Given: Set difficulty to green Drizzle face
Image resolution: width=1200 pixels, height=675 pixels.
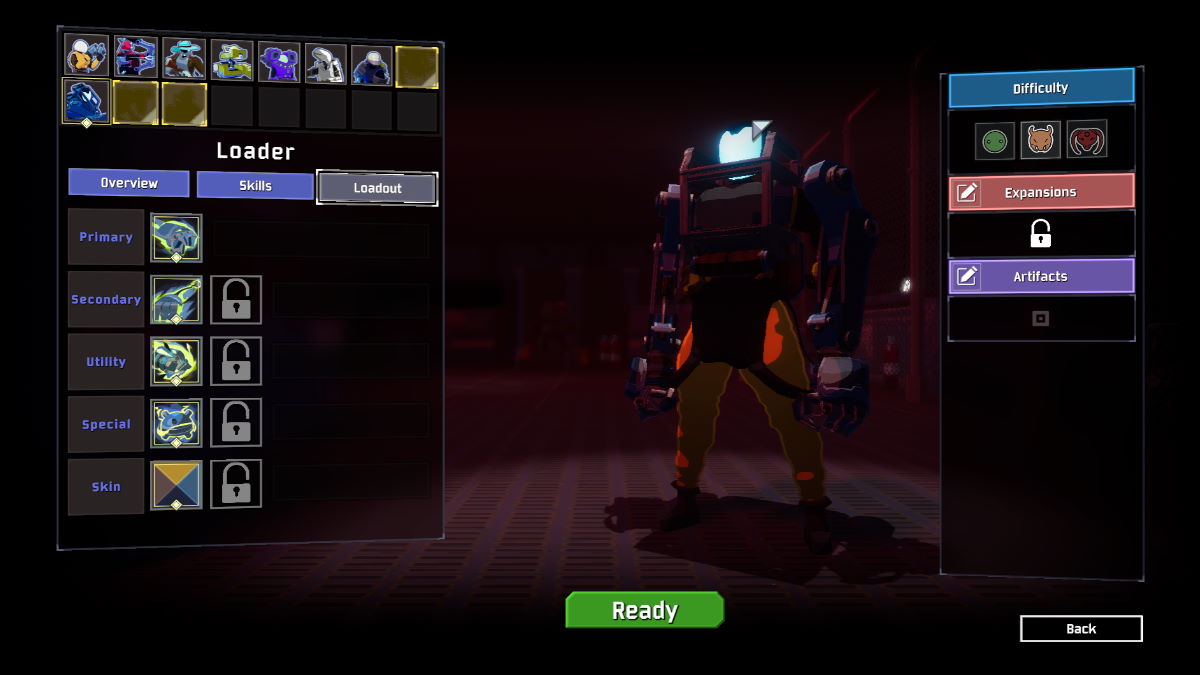Looking at the screenshot, I should pyautogui.click(x=995, y=140).
